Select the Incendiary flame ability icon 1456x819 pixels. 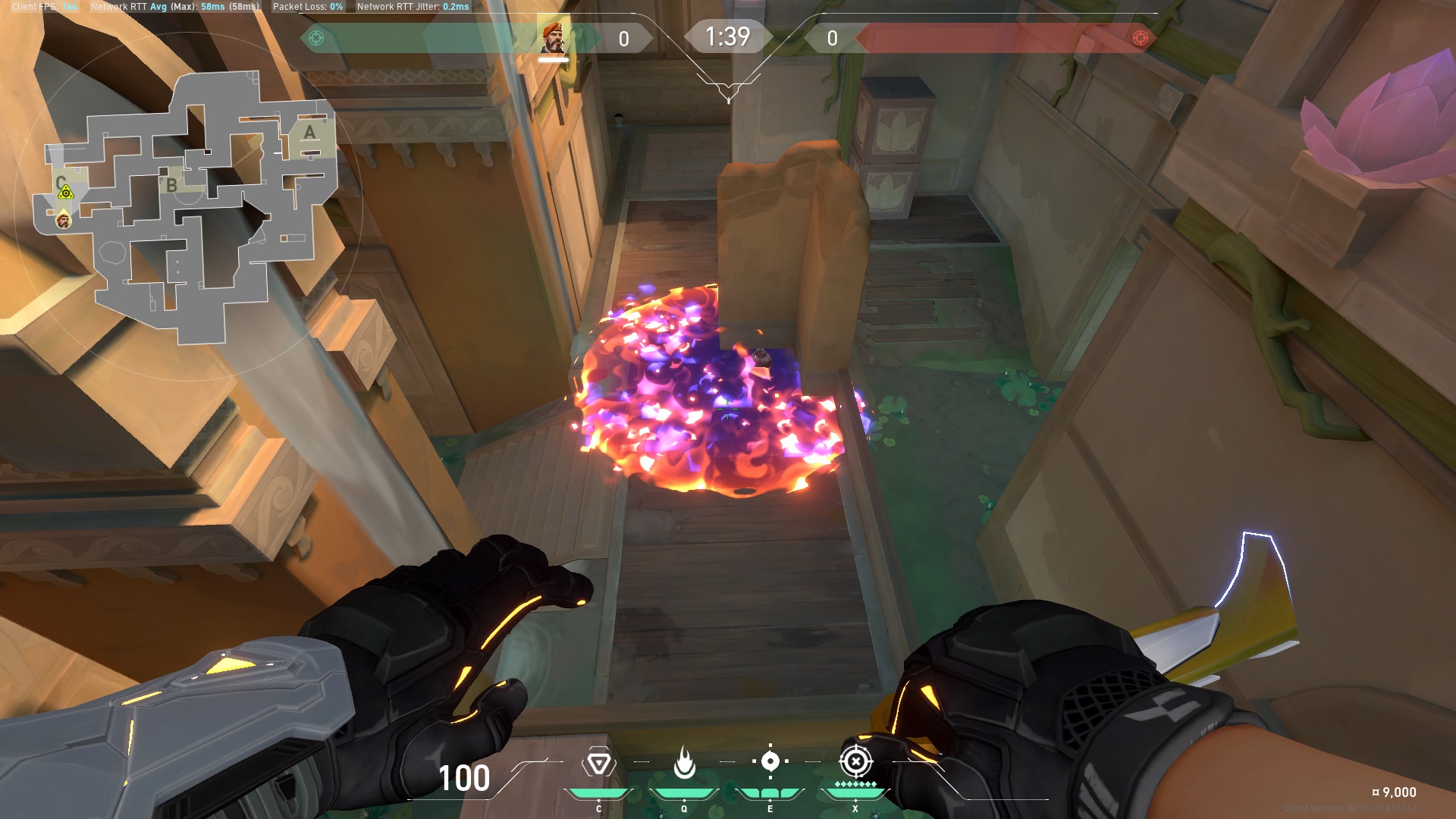(x=684, y=763)
